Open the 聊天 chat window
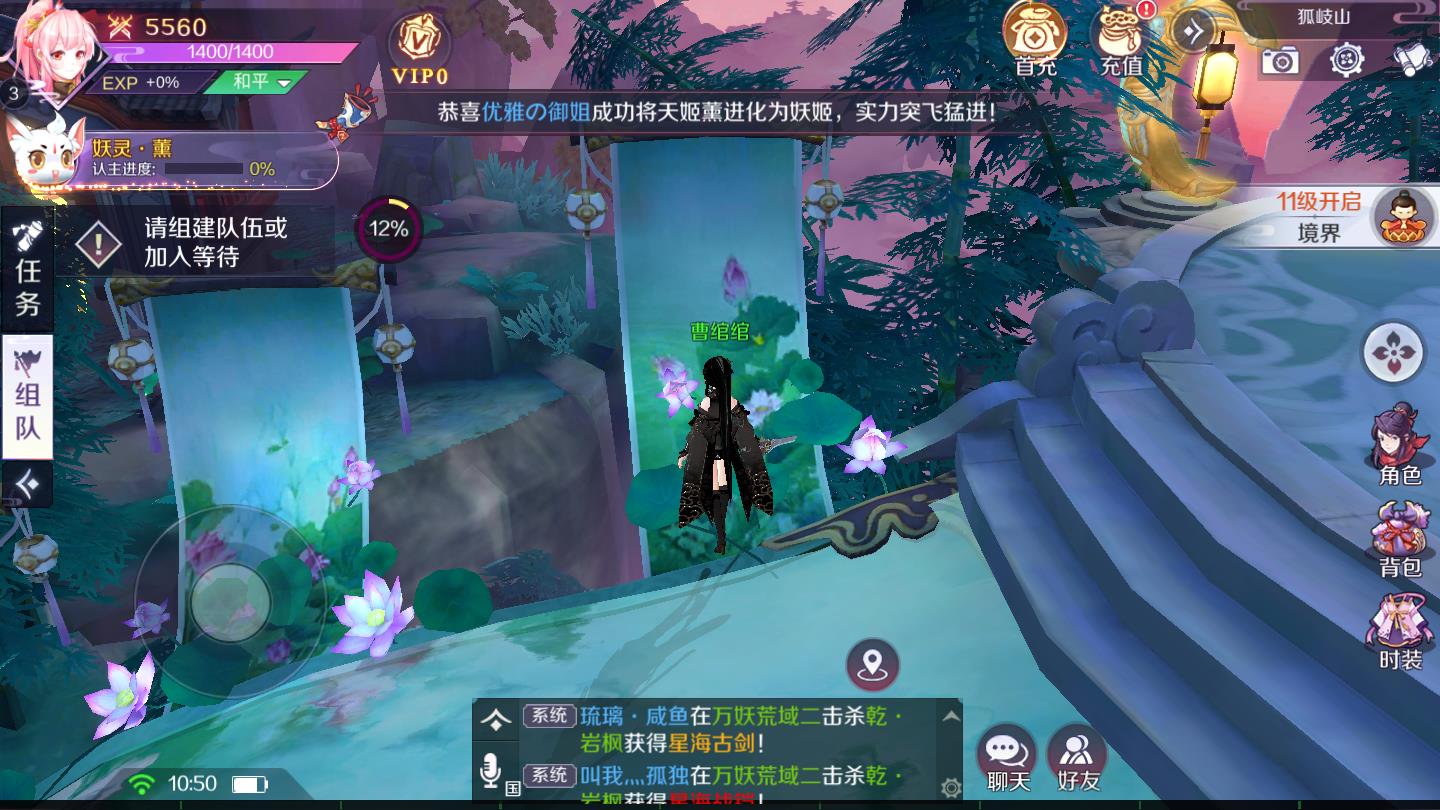Viewport: 1440px width, 810px height. (x=1007, y=758)
